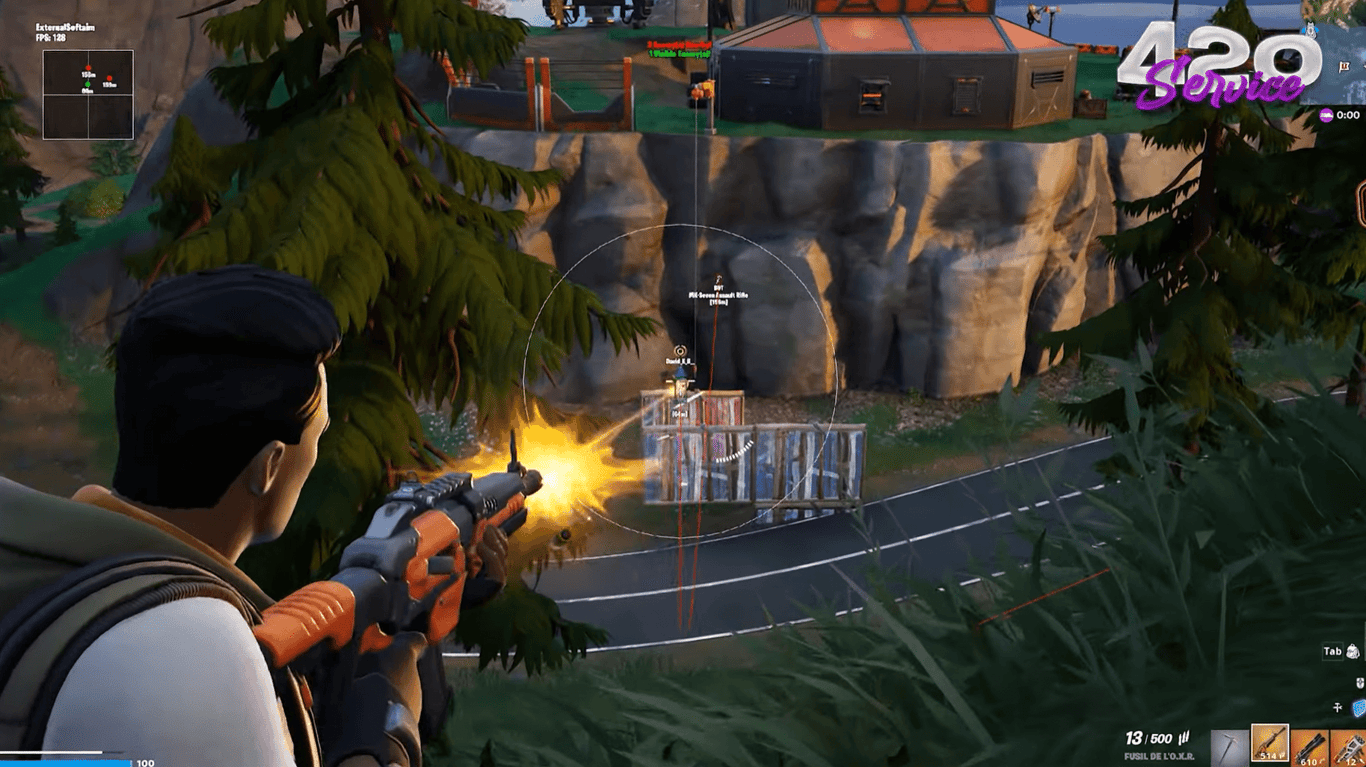Open the scoreboard via the Tab key hint

click(x=1333, y=651)
